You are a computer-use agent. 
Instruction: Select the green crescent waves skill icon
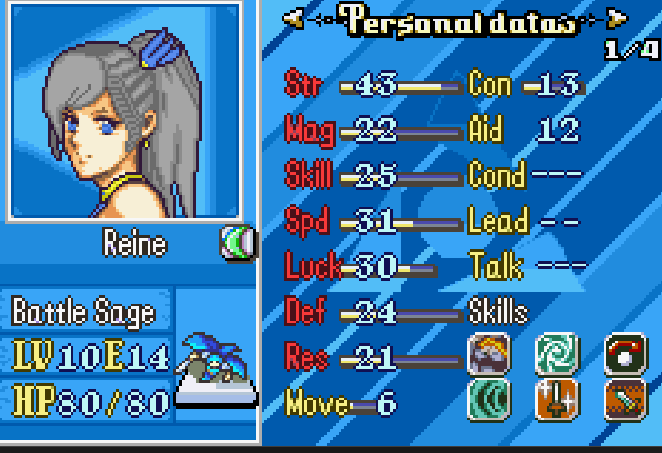click(x=489, y=399)
